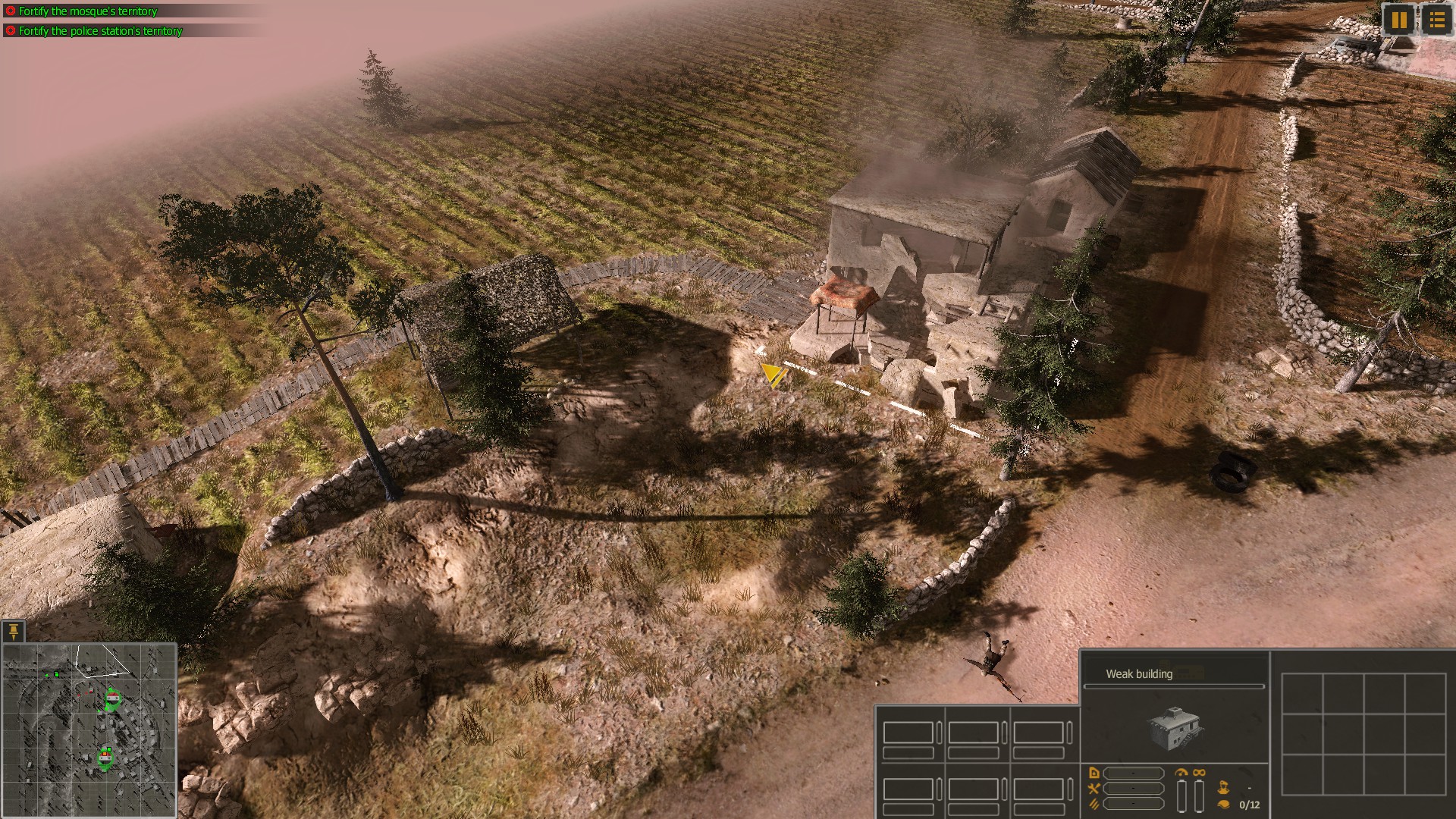Screen dimensions: 1456x819
Task: Select the police station fortification objective
Action: coord(100,31)
